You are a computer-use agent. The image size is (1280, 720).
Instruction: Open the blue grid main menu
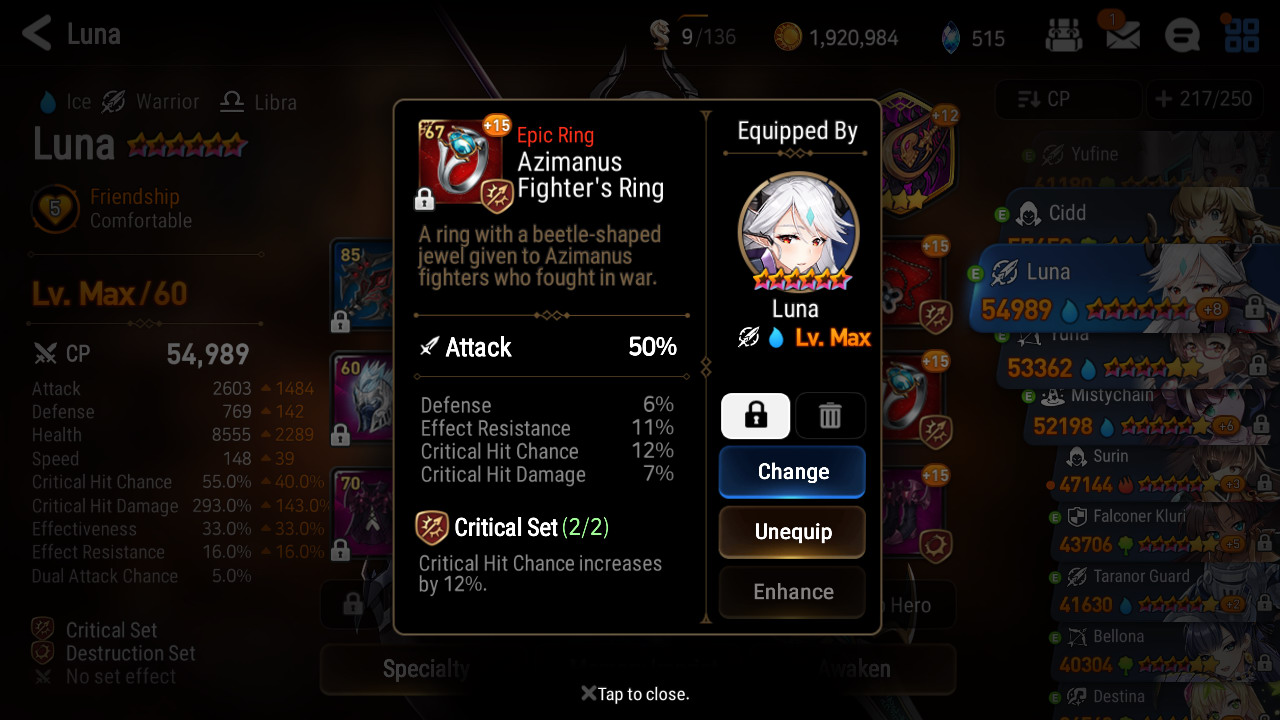click(1241, 35)
